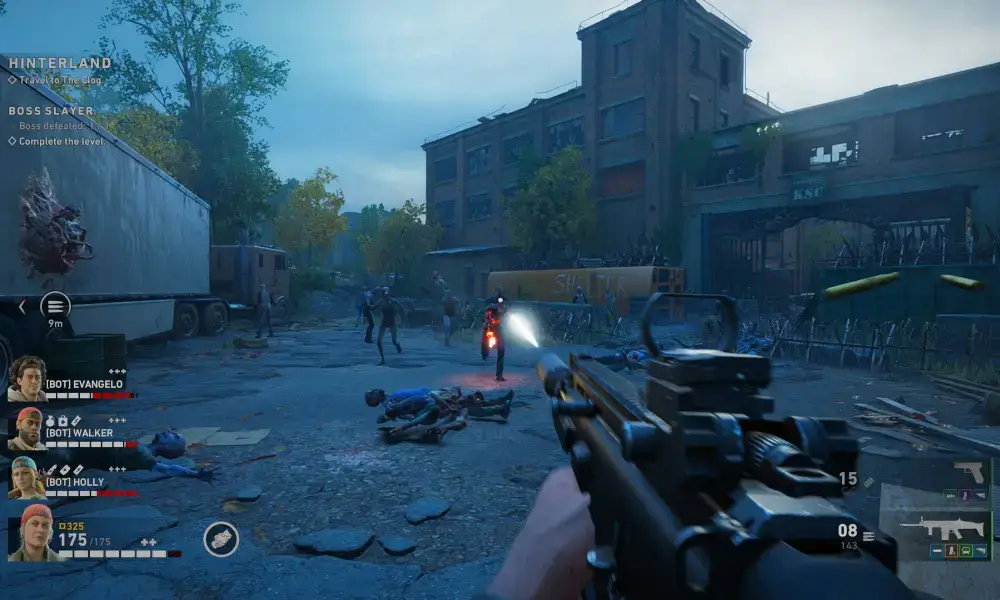Select bot Walker's teammate portrait
This screenshot has width=1000, height=600.
coord(27,429)
